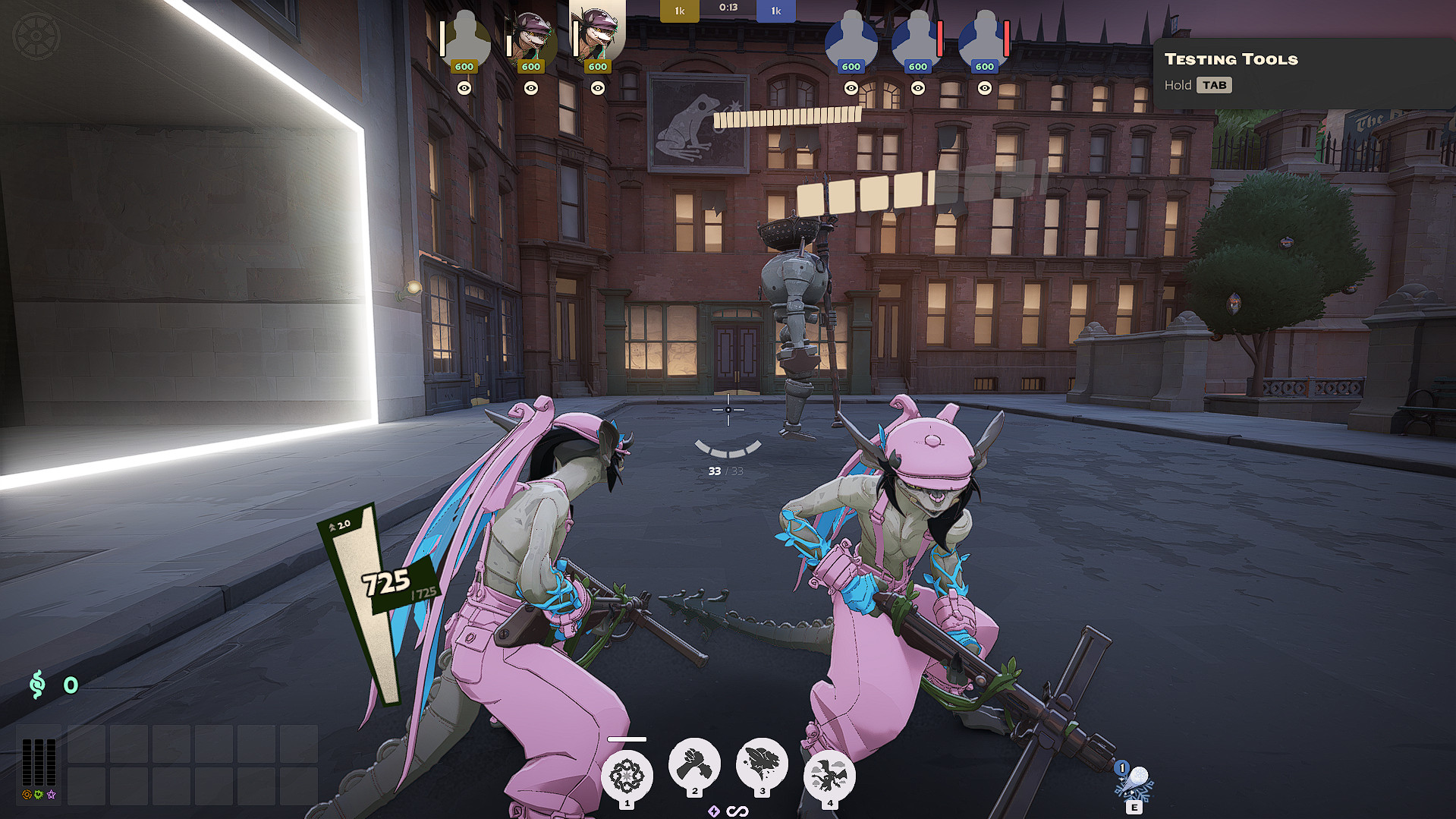Screen dimensions: 1456x819
Task: Click the green vitality stat icon
Action: [39, 795]
